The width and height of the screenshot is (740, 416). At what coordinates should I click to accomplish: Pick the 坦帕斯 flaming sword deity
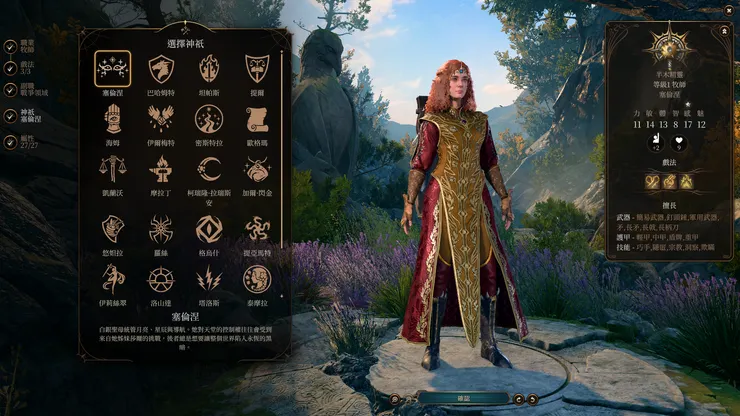(x=209, y=69)
